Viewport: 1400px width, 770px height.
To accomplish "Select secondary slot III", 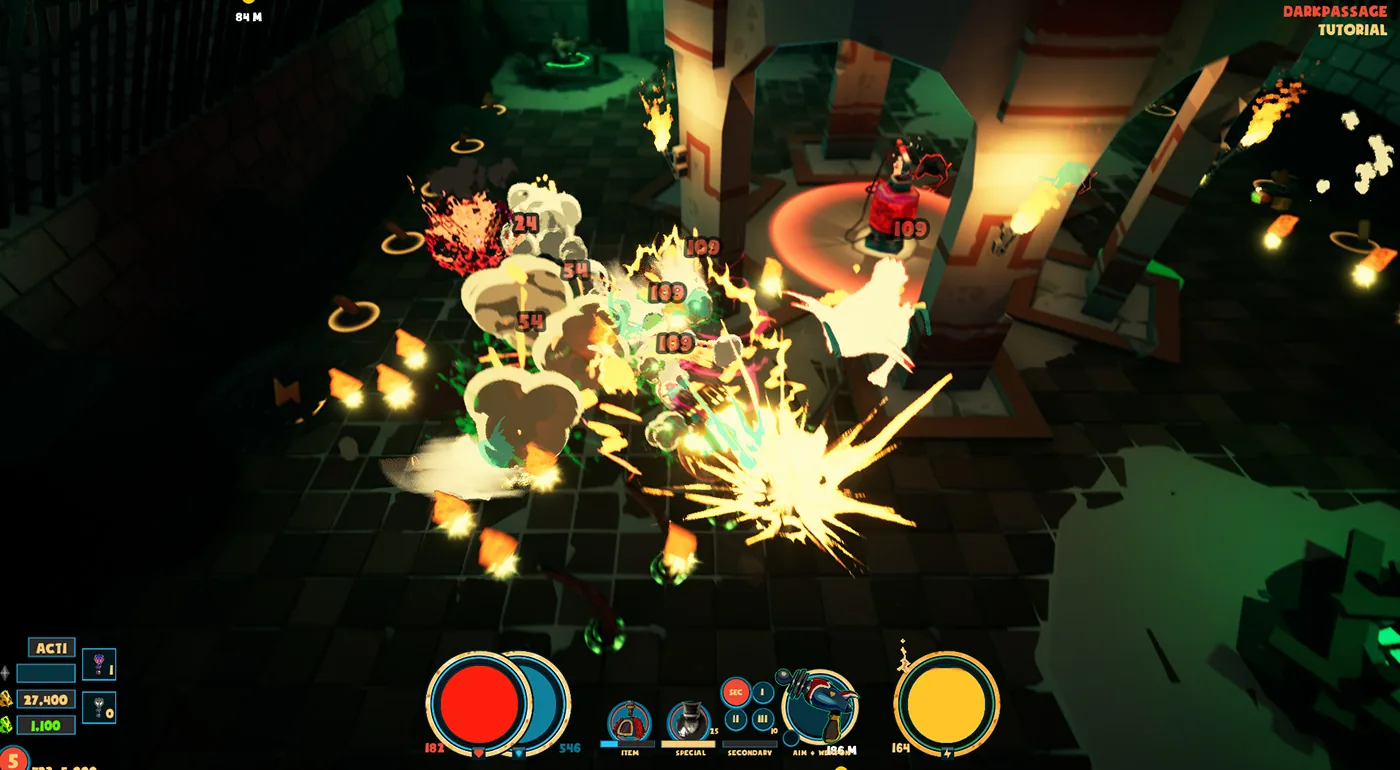I will 762,719.
